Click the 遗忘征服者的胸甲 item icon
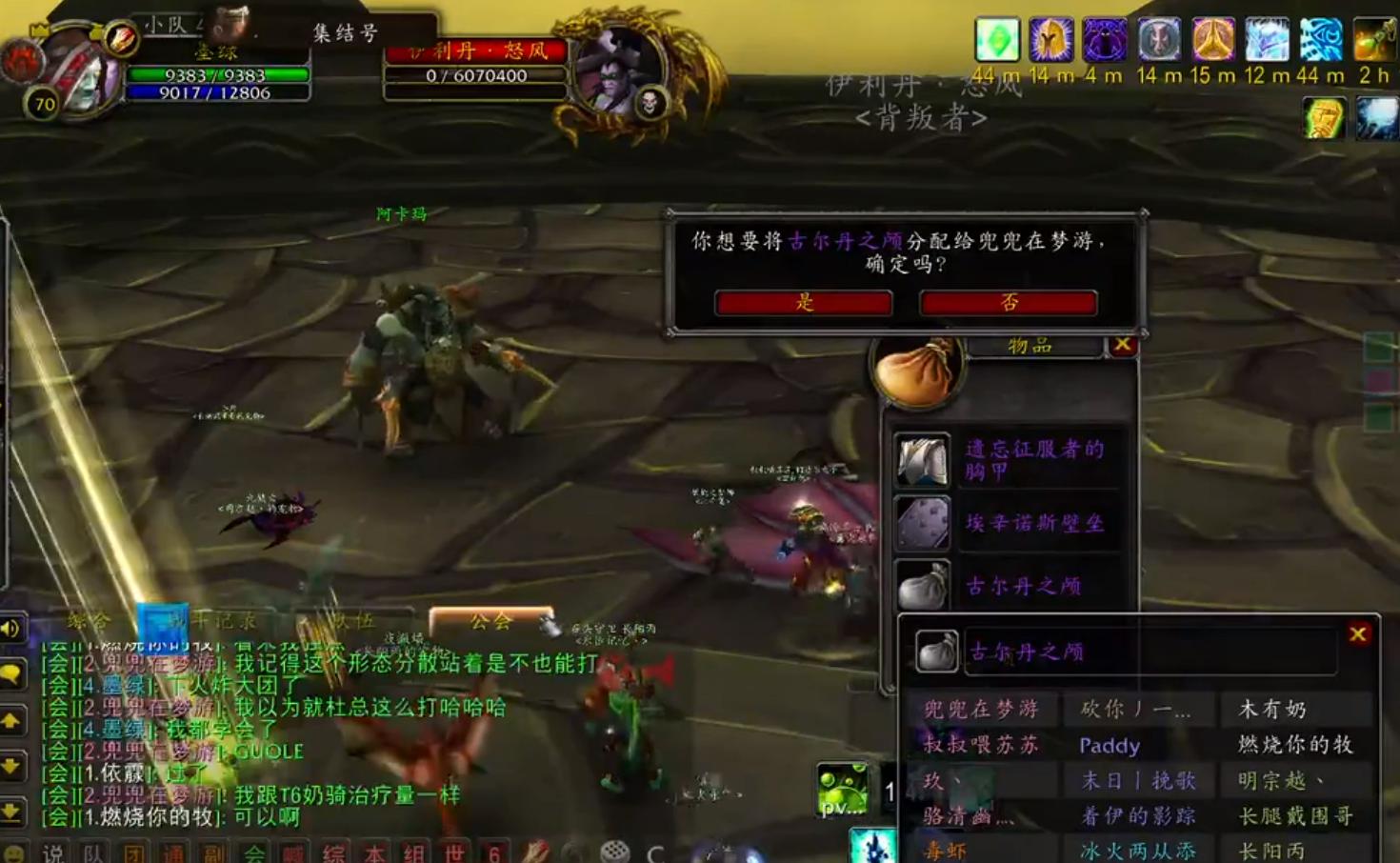The image size is (1400, 863). 921,458
